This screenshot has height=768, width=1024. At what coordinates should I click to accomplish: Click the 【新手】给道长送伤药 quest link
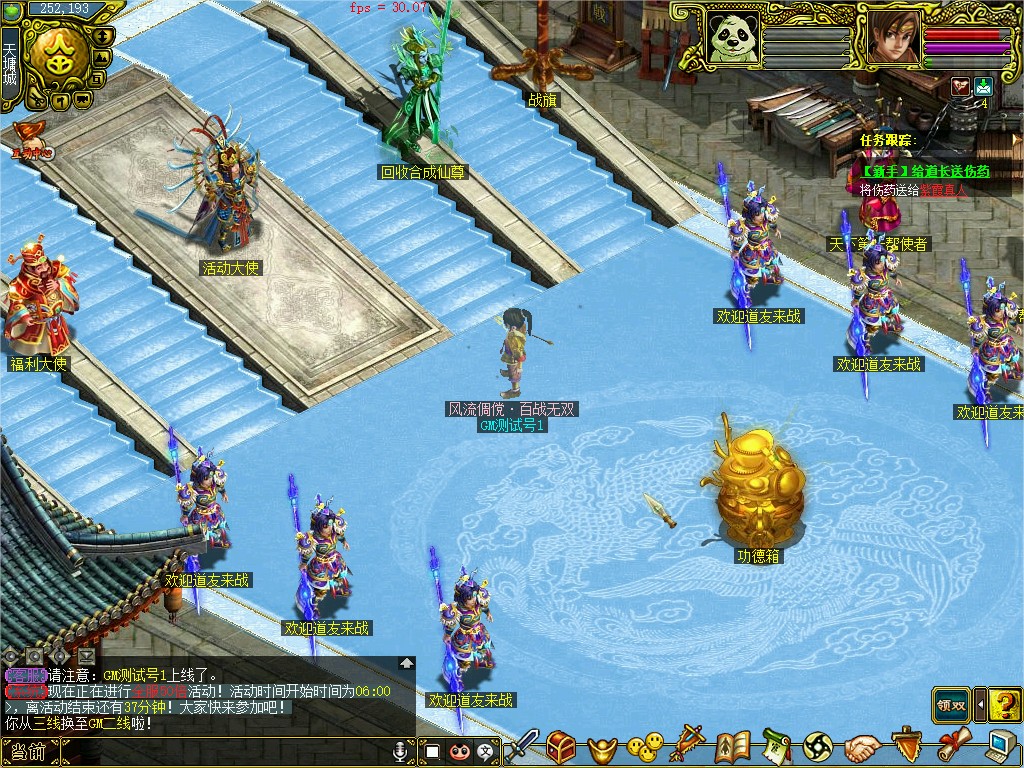(x=926, y=172)
